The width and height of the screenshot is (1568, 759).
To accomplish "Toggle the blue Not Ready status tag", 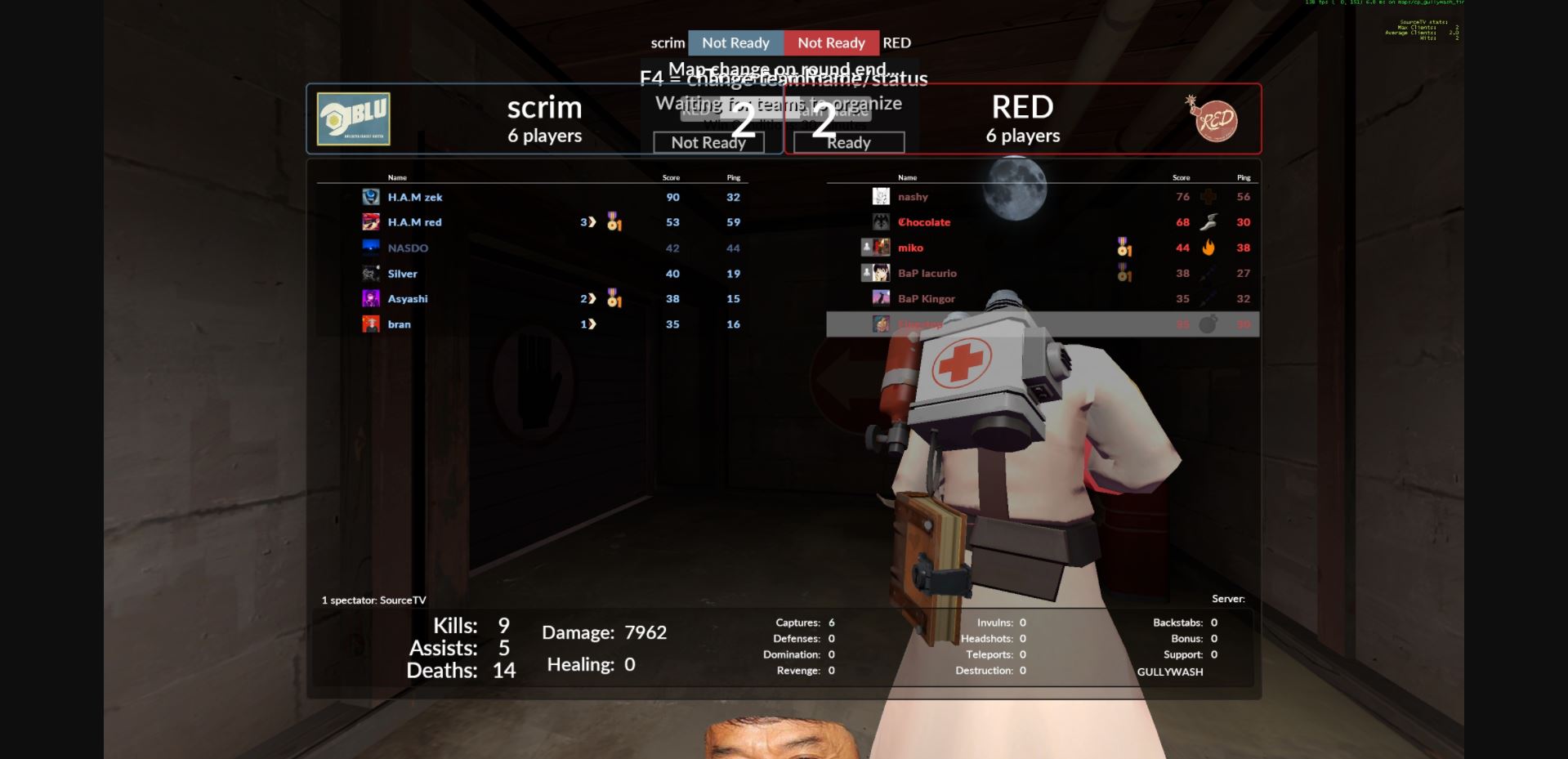I will point(735,43).
